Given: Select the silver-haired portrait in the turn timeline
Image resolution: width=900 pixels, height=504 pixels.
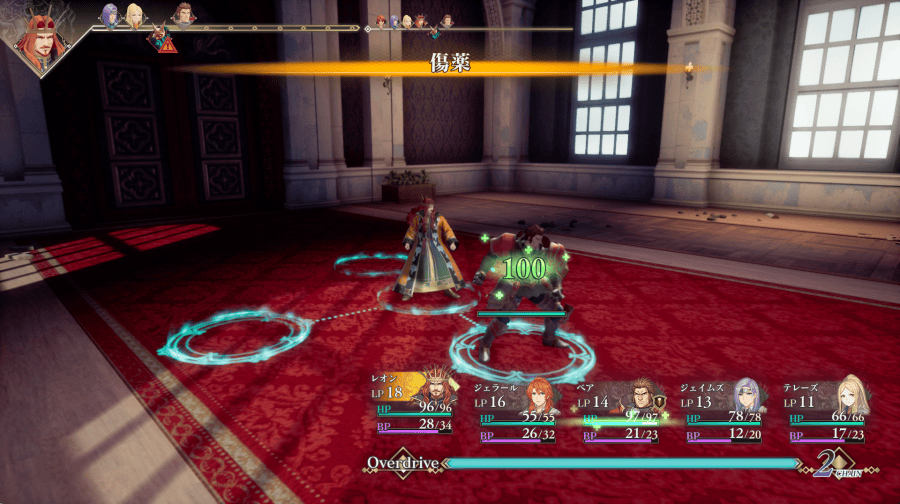Looking at the screenshot, I should [x=109, y=14].
